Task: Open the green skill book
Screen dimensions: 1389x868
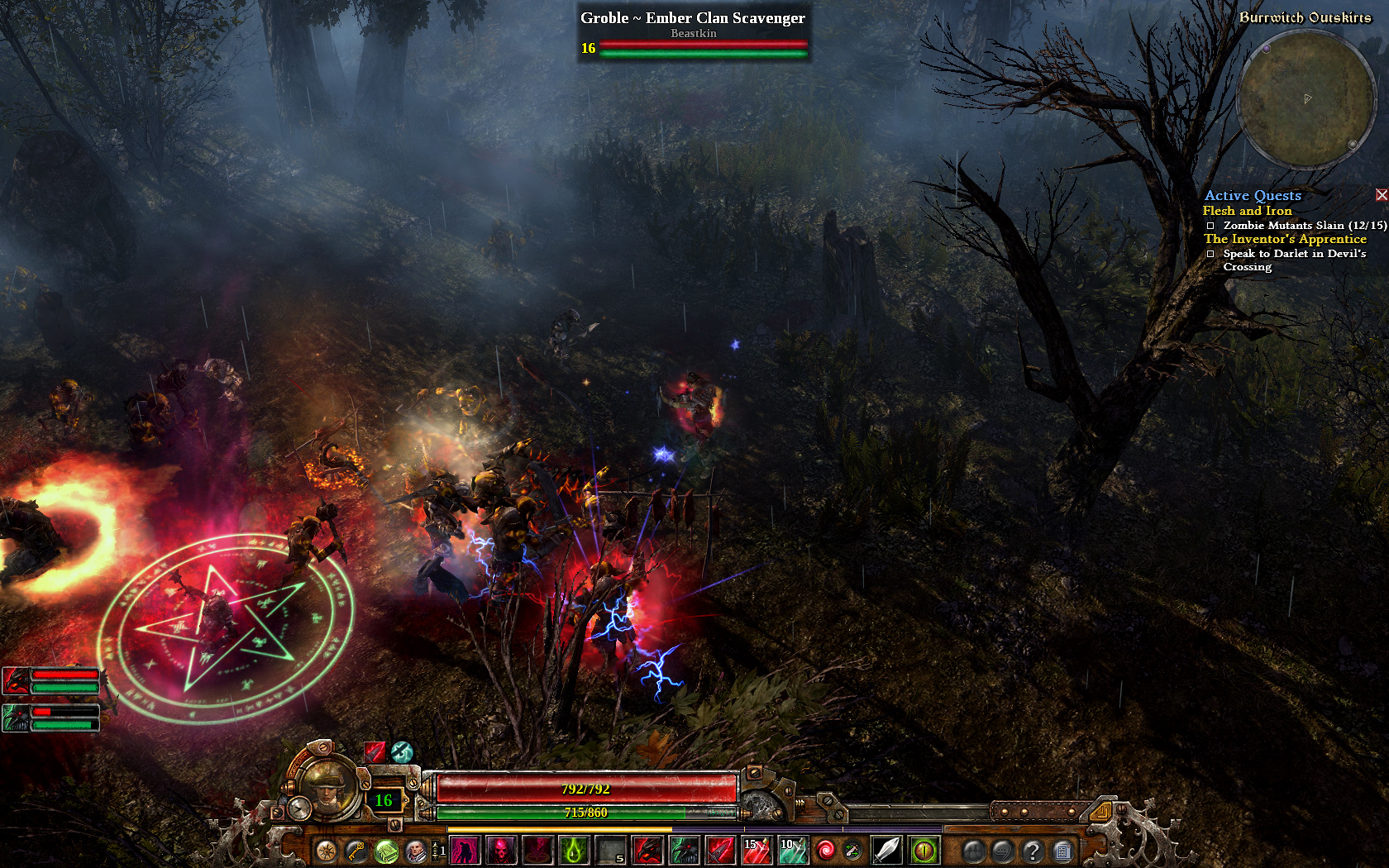Action: click(386, 850)
